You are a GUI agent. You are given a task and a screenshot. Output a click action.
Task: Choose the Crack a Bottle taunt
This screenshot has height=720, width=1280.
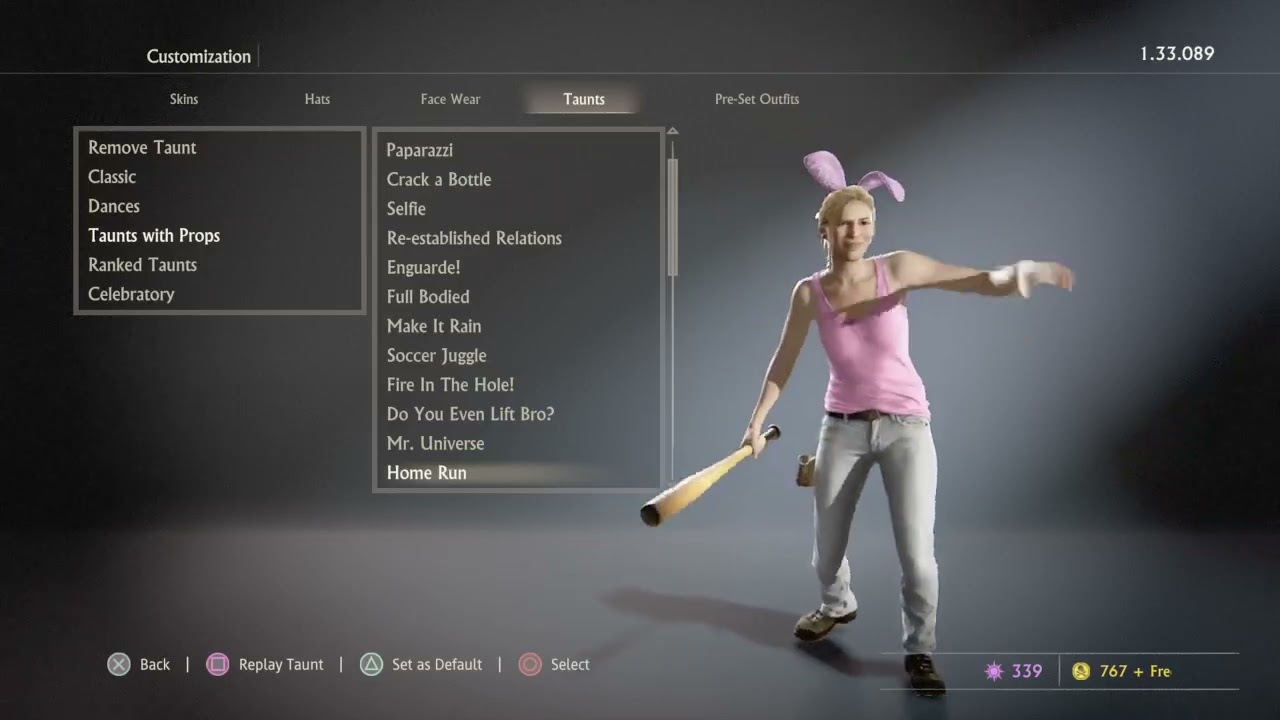[x=439, y=179]
